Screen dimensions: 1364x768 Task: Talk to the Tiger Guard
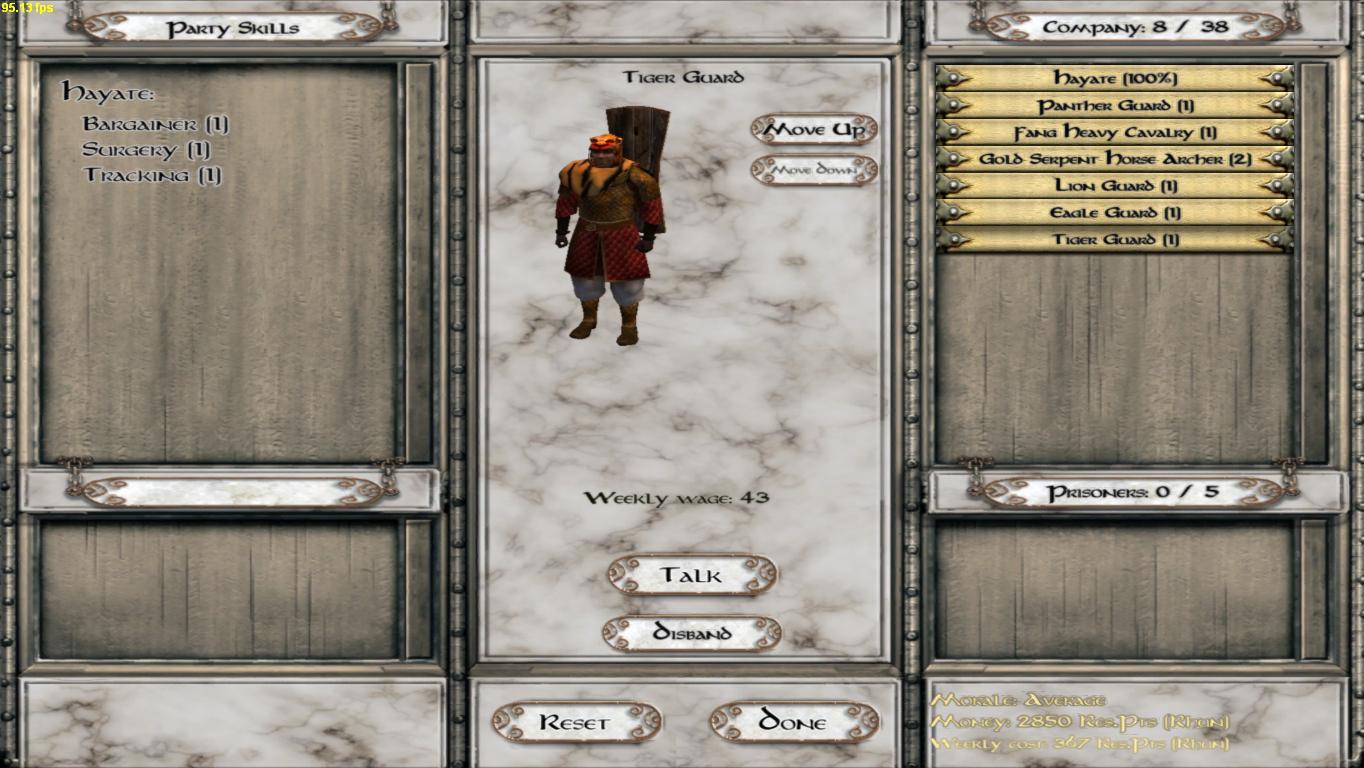pyautogui.click(x=691, y=575)
